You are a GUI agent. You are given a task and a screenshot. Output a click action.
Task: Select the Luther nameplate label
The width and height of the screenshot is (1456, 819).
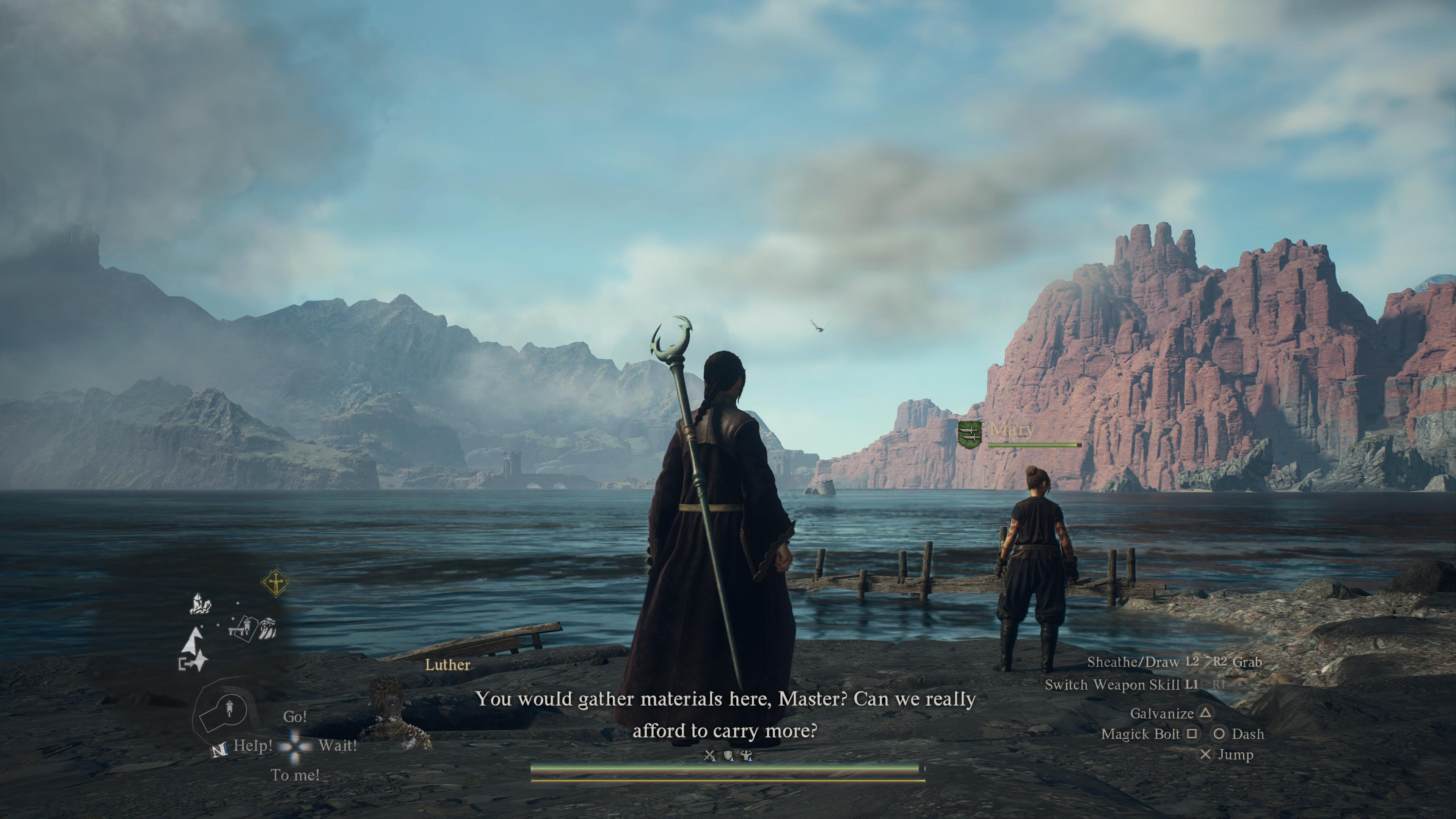[448, 665]
